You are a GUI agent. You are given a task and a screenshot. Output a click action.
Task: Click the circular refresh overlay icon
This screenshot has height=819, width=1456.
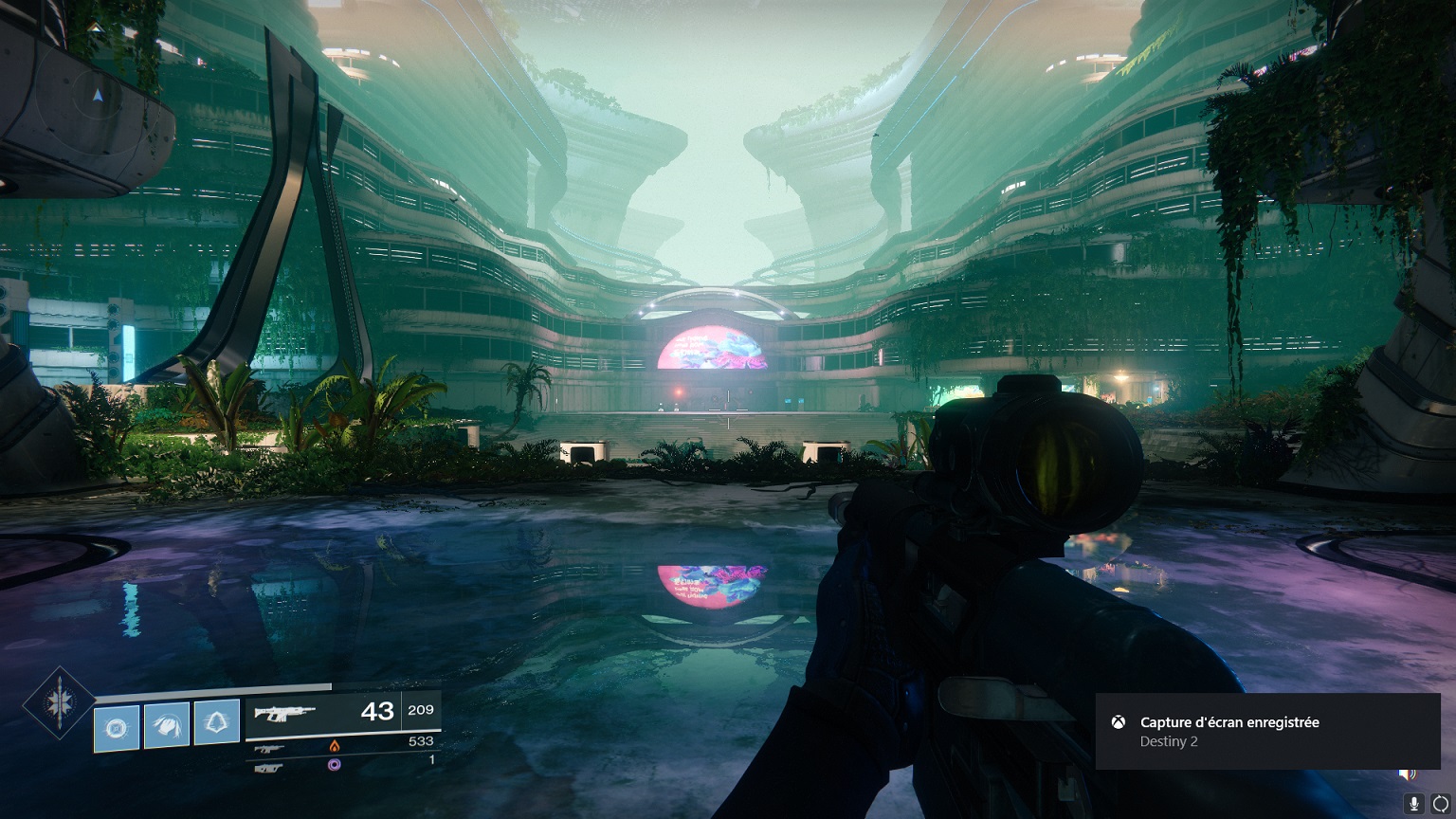(1439, 804)
